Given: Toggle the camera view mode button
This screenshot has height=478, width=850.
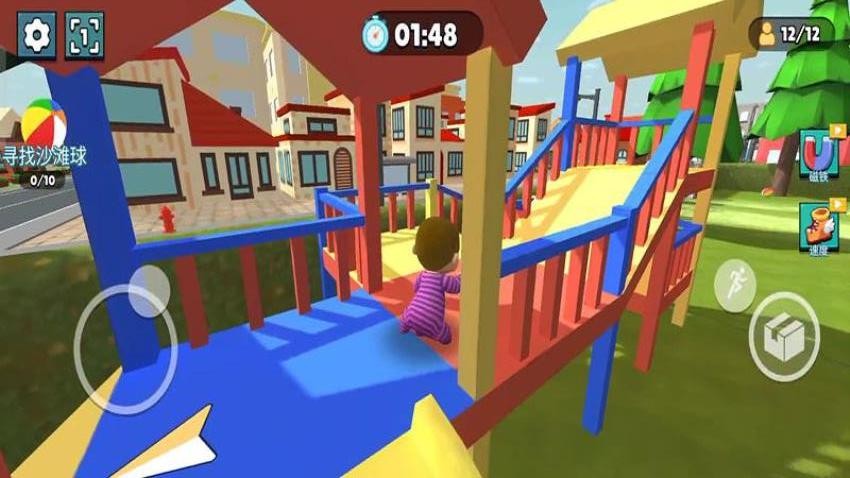Looking at the screenshot, I should coord(85,36).
